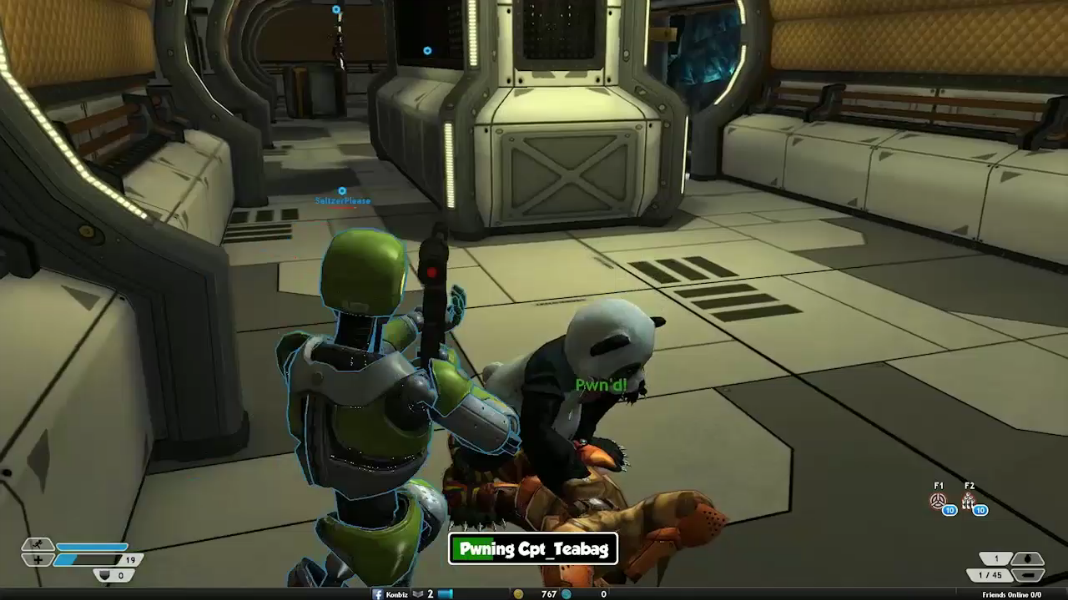The image size is (1068, 600).
Task: Click the blue orb currency icon
Action: pos(566,594)
